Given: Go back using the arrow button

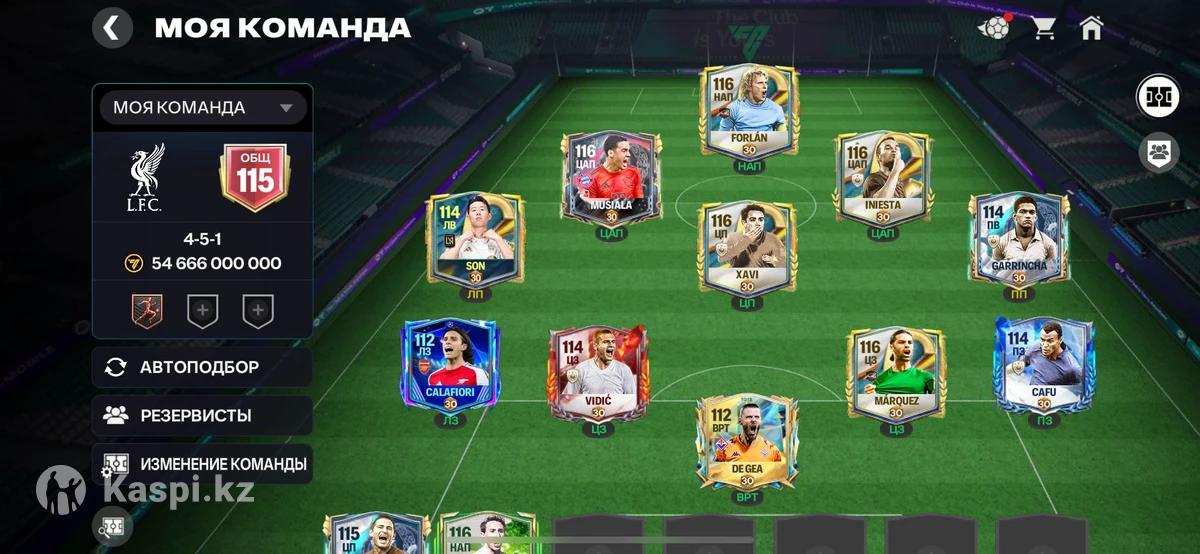Looking at the screenshot, I should pyautogui.click(x=112, y=28).
